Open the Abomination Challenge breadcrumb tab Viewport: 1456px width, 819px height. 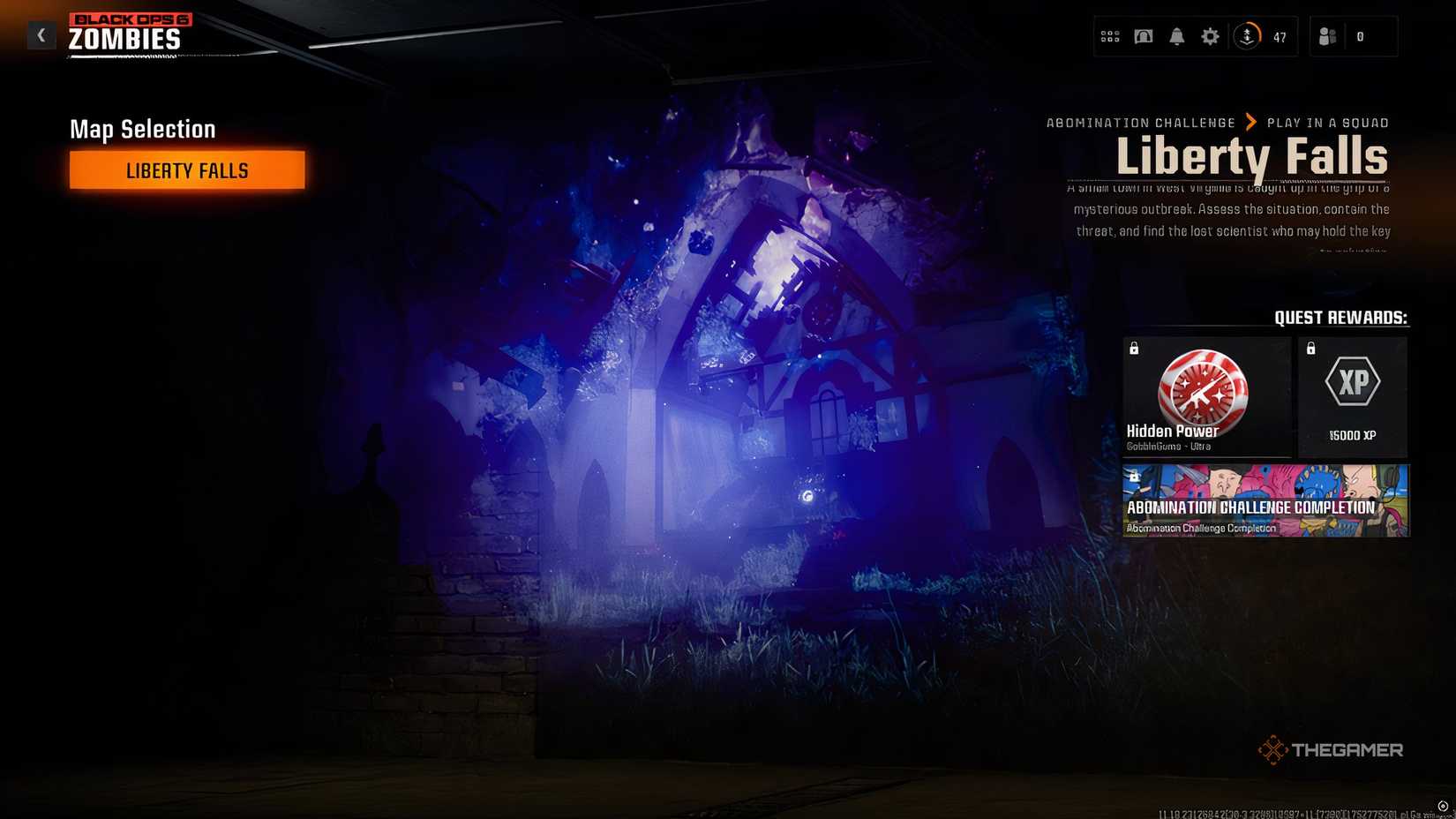pos(1141,123)
